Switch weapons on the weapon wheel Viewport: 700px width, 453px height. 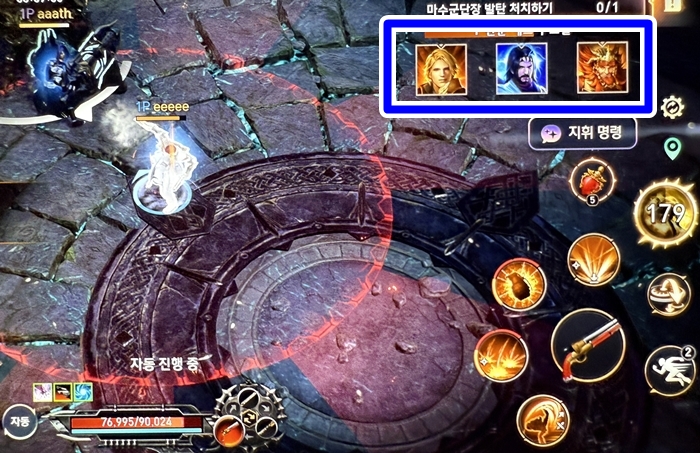point(250,415)
